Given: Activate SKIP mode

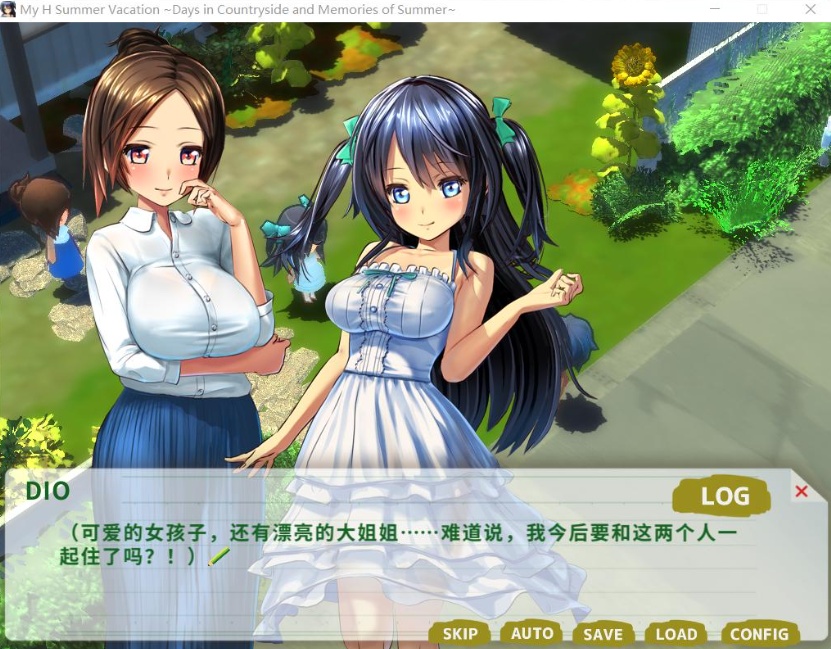Looking at the screenshot, I should point(460,633).
